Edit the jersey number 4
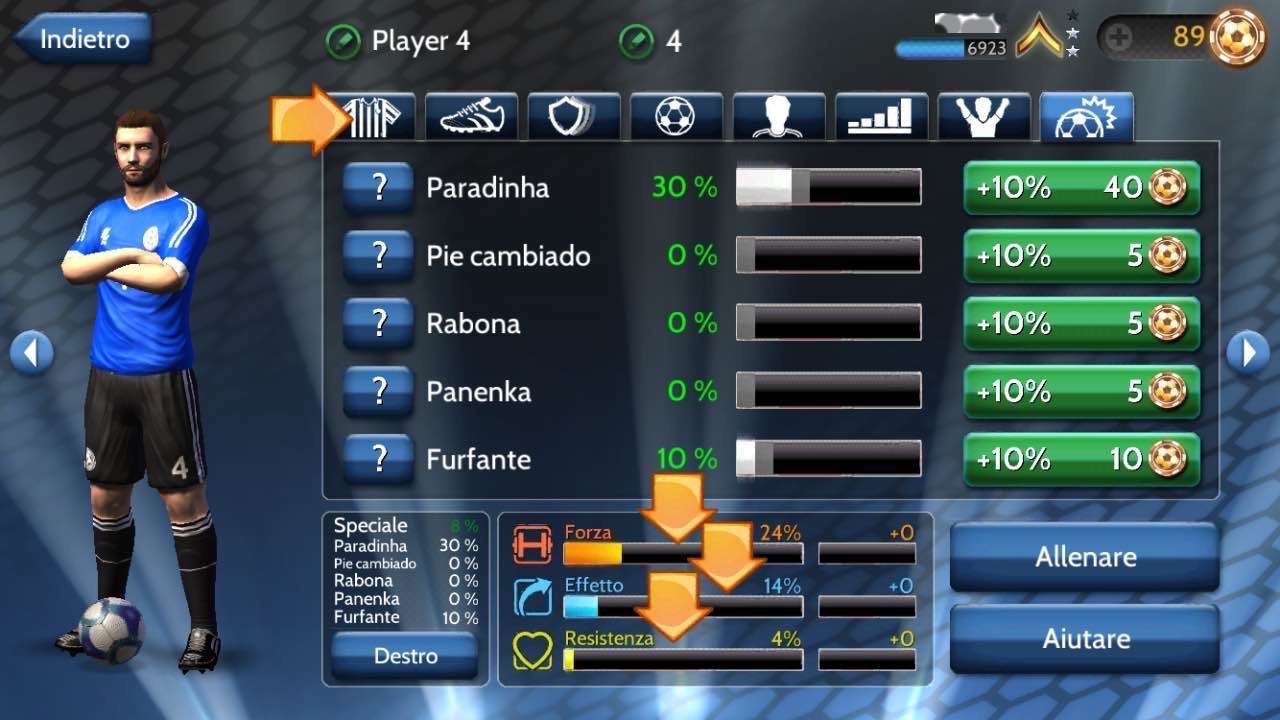This screenshot has width=1280, height=720. click(636, 42)
